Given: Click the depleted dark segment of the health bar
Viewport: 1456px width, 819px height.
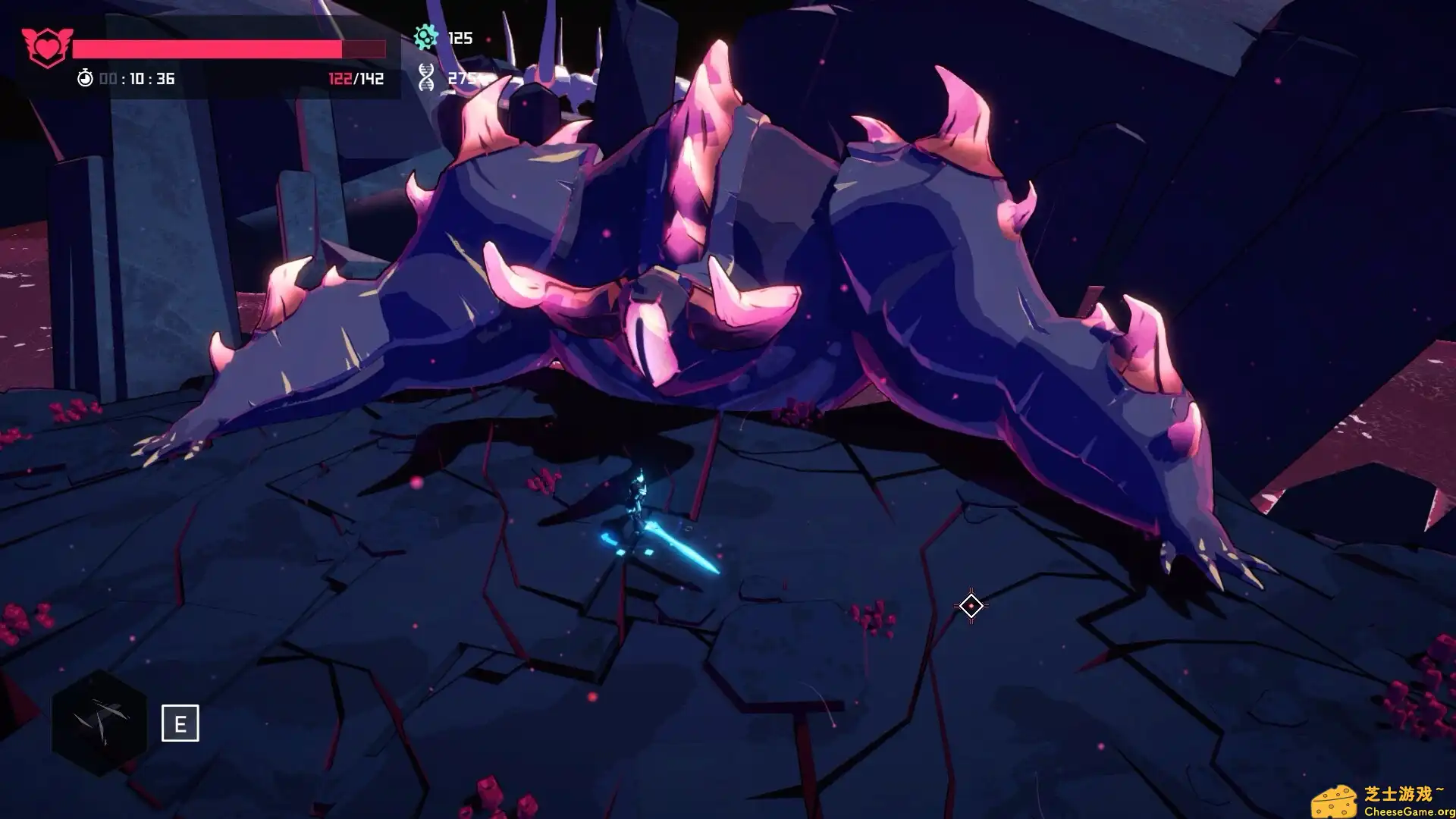Looking at the screenshot, I should [x=362, y=48].
